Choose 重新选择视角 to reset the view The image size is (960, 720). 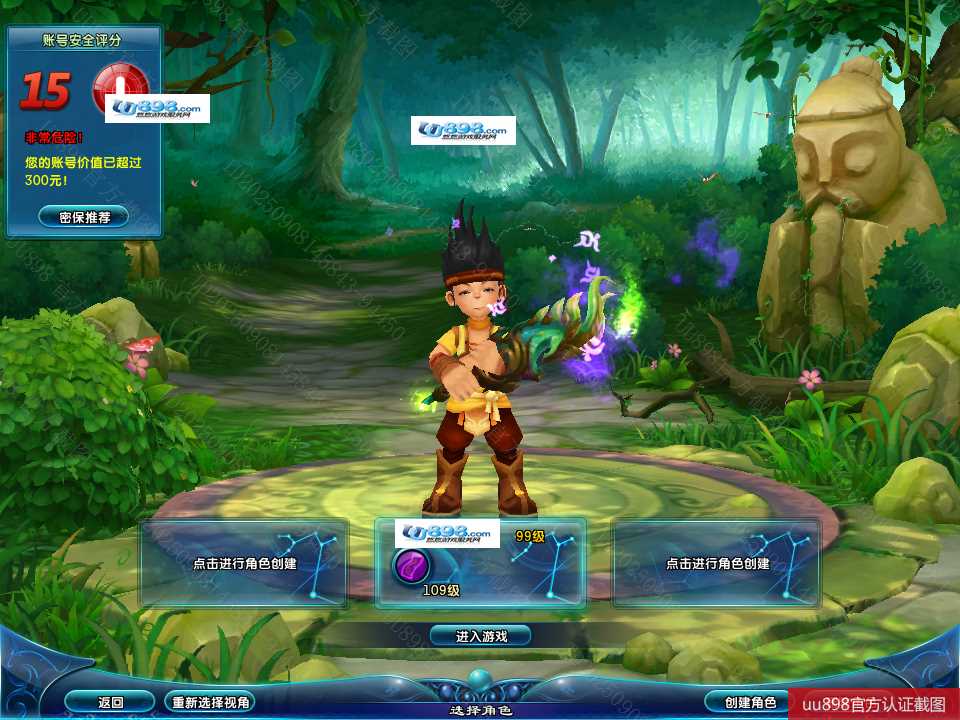pyautogui.click(x=210, y=702)
